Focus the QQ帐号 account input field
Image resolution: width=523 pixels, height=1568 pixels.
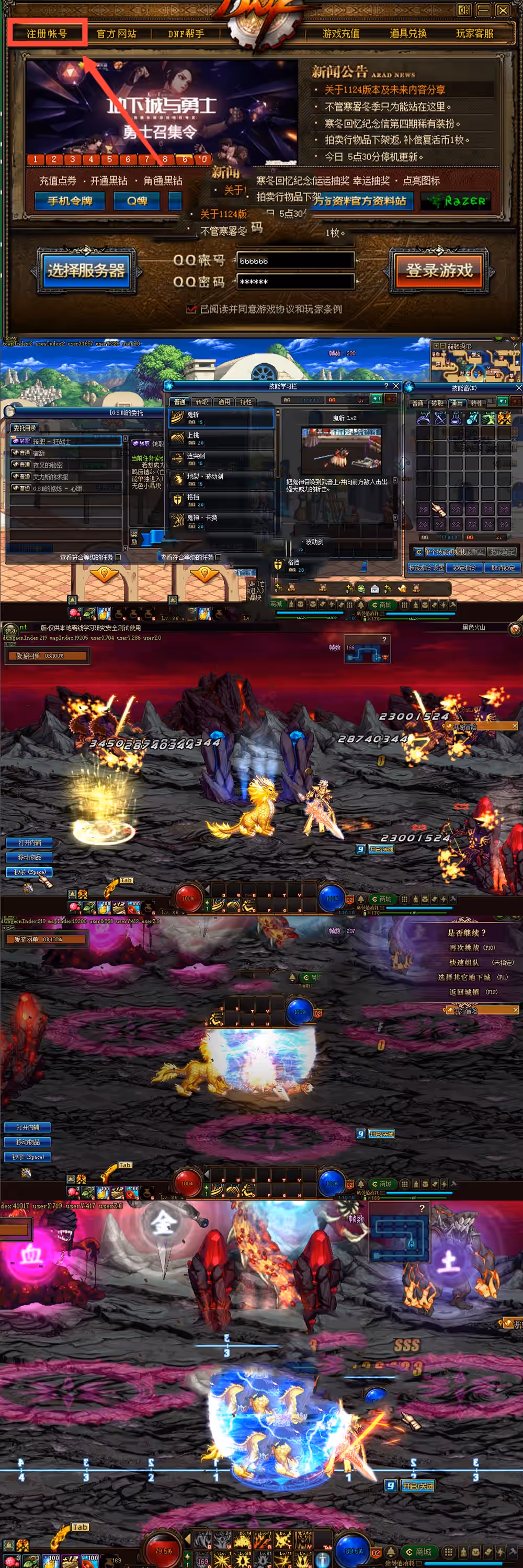coord(294,260)
